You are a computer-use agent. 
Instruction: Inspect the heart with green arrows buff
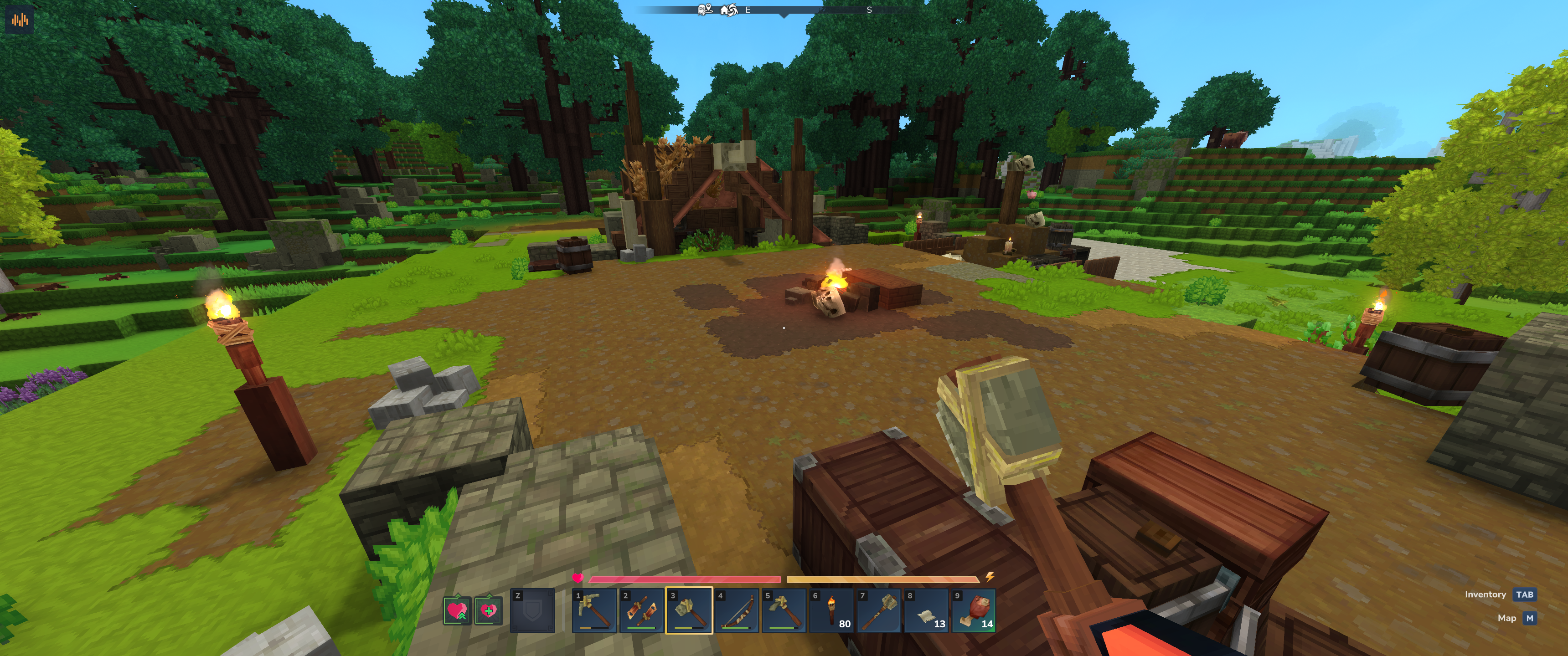457,610
